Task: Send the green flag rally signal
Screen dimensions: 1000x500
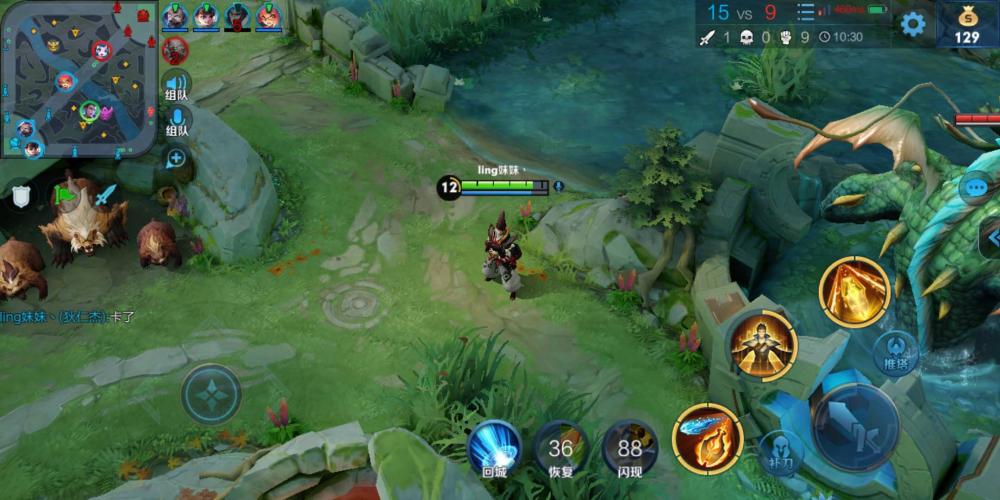Action: tap(66, 194)
